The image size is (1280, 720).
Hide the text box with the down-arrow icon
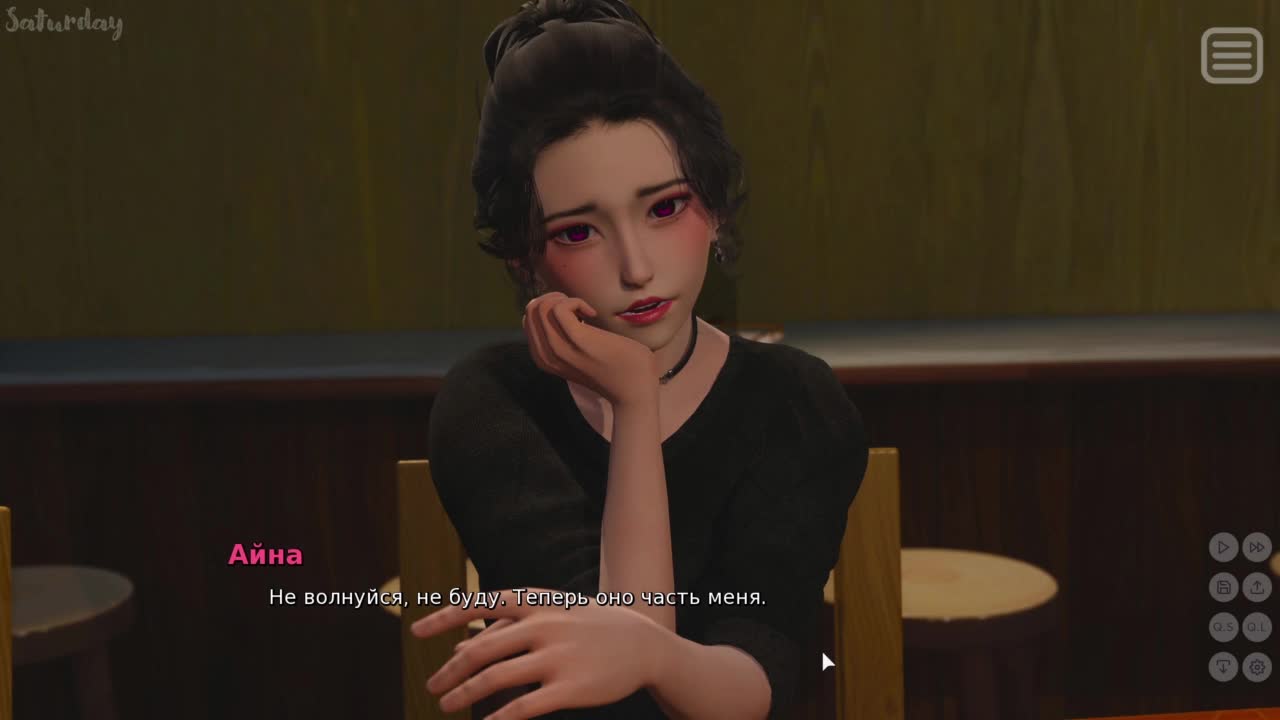[1223, 667]
